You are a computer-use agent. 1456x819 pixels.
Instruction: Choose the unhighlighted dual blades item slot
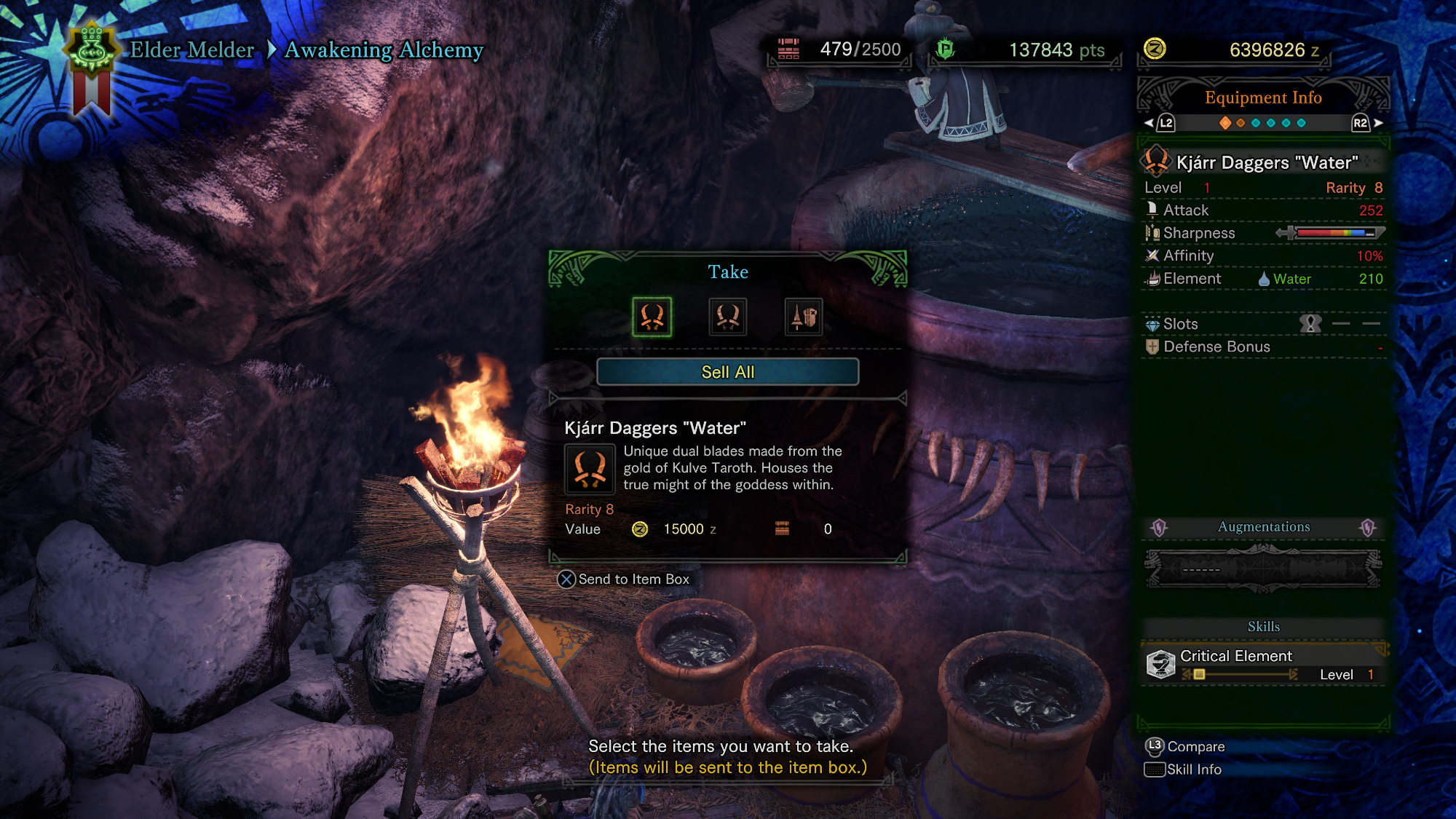(x=727, y=317)
